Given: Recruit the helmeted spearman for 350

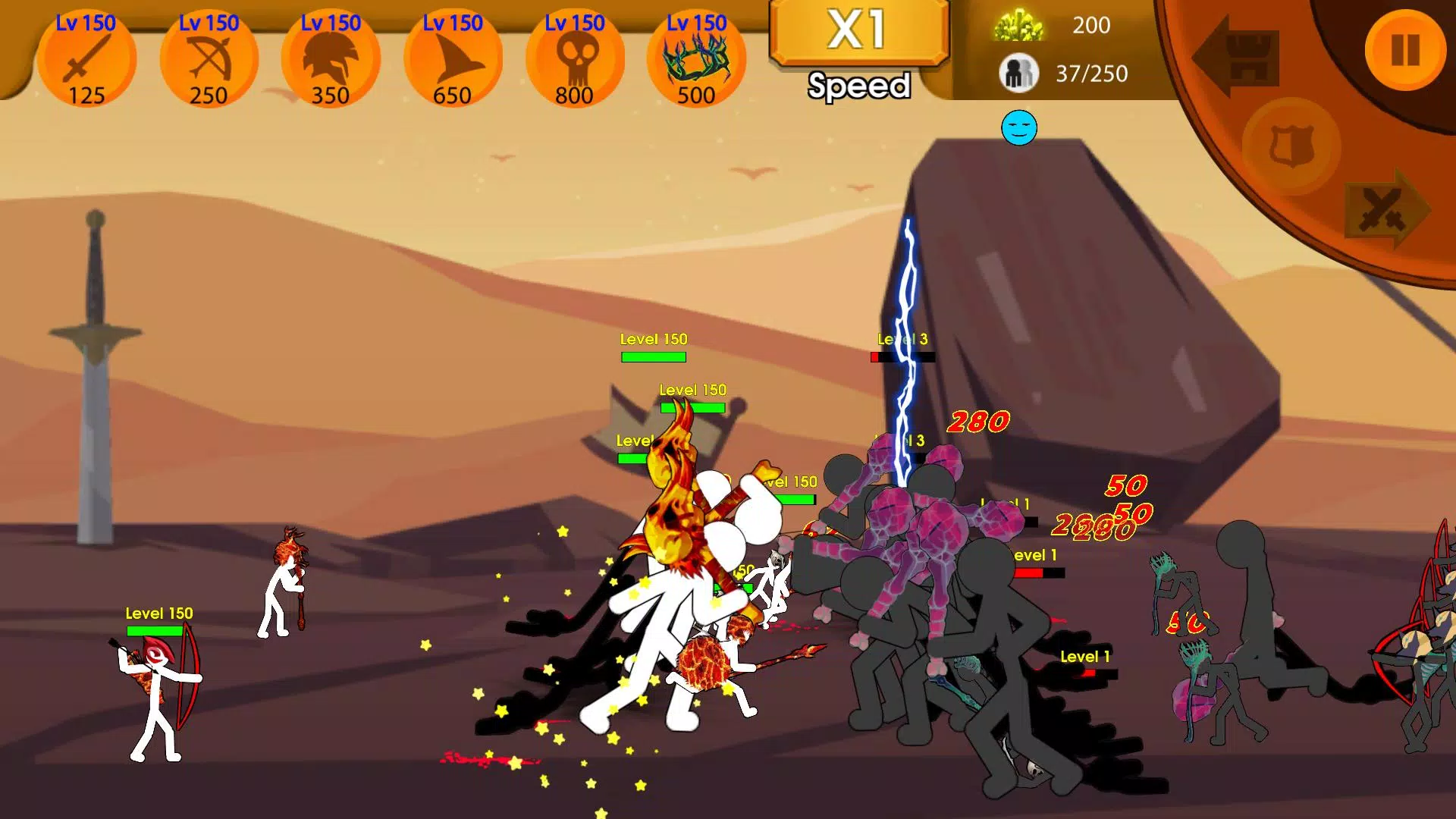Looking at the screenshot, I should click(x=331, y=59).
